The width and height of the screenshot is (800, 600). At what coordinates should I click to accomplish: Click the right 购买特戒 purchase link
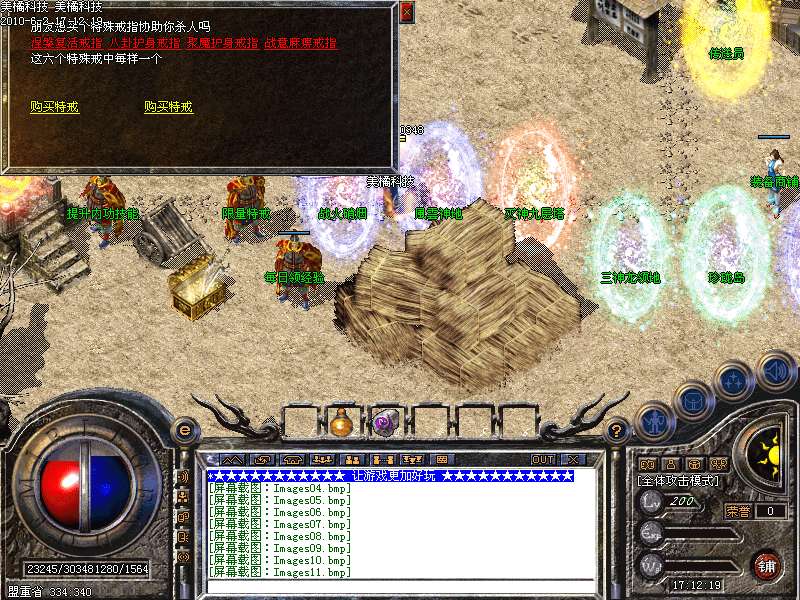point(168,107)
